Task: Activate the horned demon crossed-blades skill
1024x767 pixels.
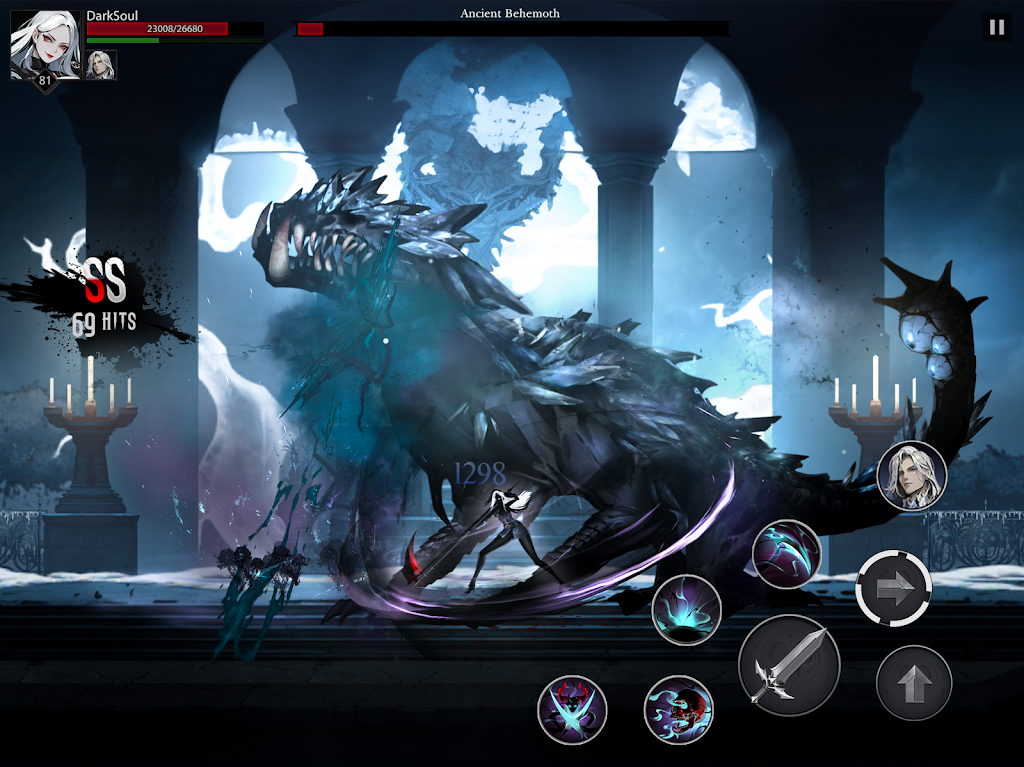Action: pos(572,709)
